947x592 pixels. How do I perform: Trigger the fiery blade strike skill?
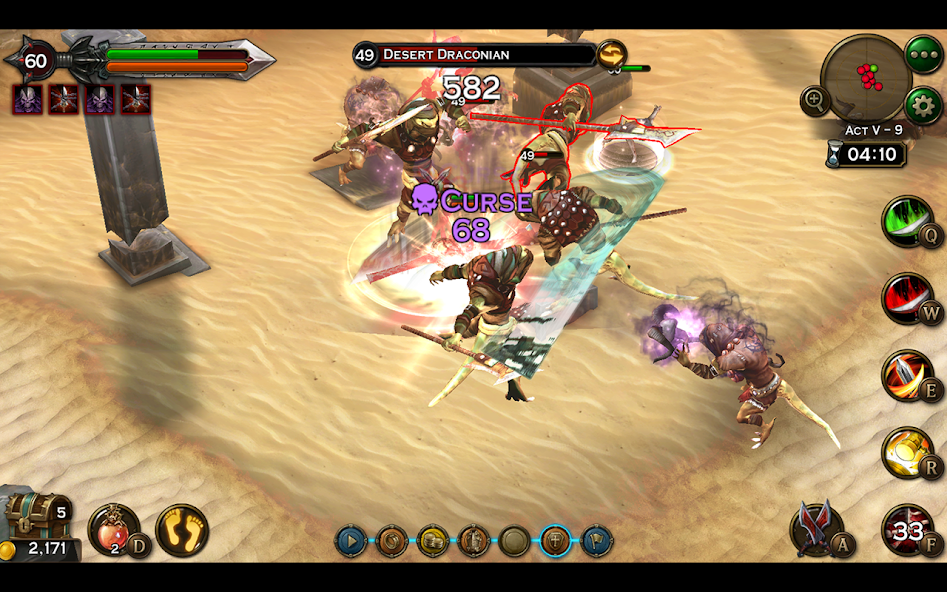(x=906, y=375)
